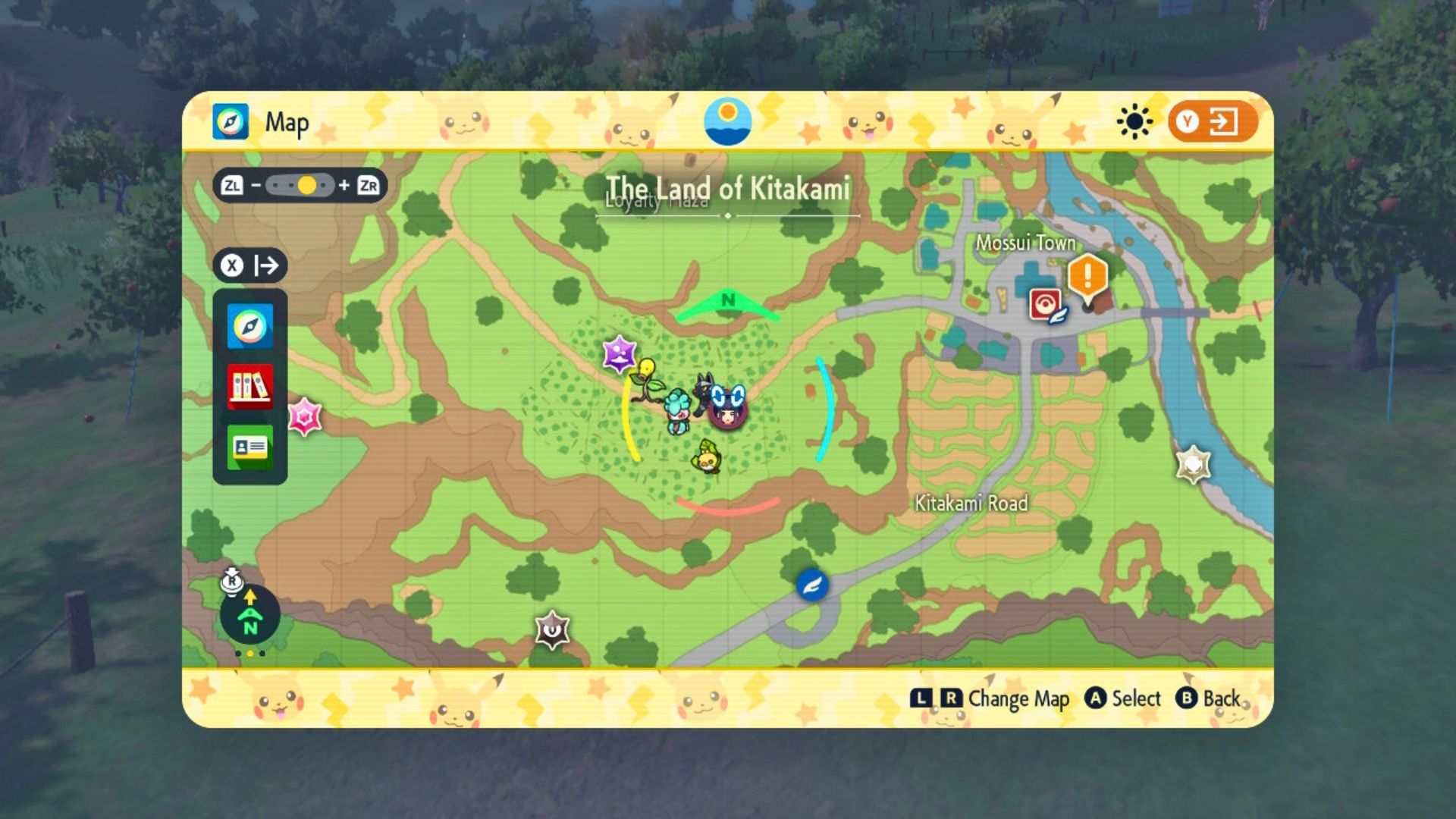Viewport: 1456px width, 819px height.
Task: Collapse the sidebar using the X arrow
Action: pyautogui.click(x=249, y=265)
